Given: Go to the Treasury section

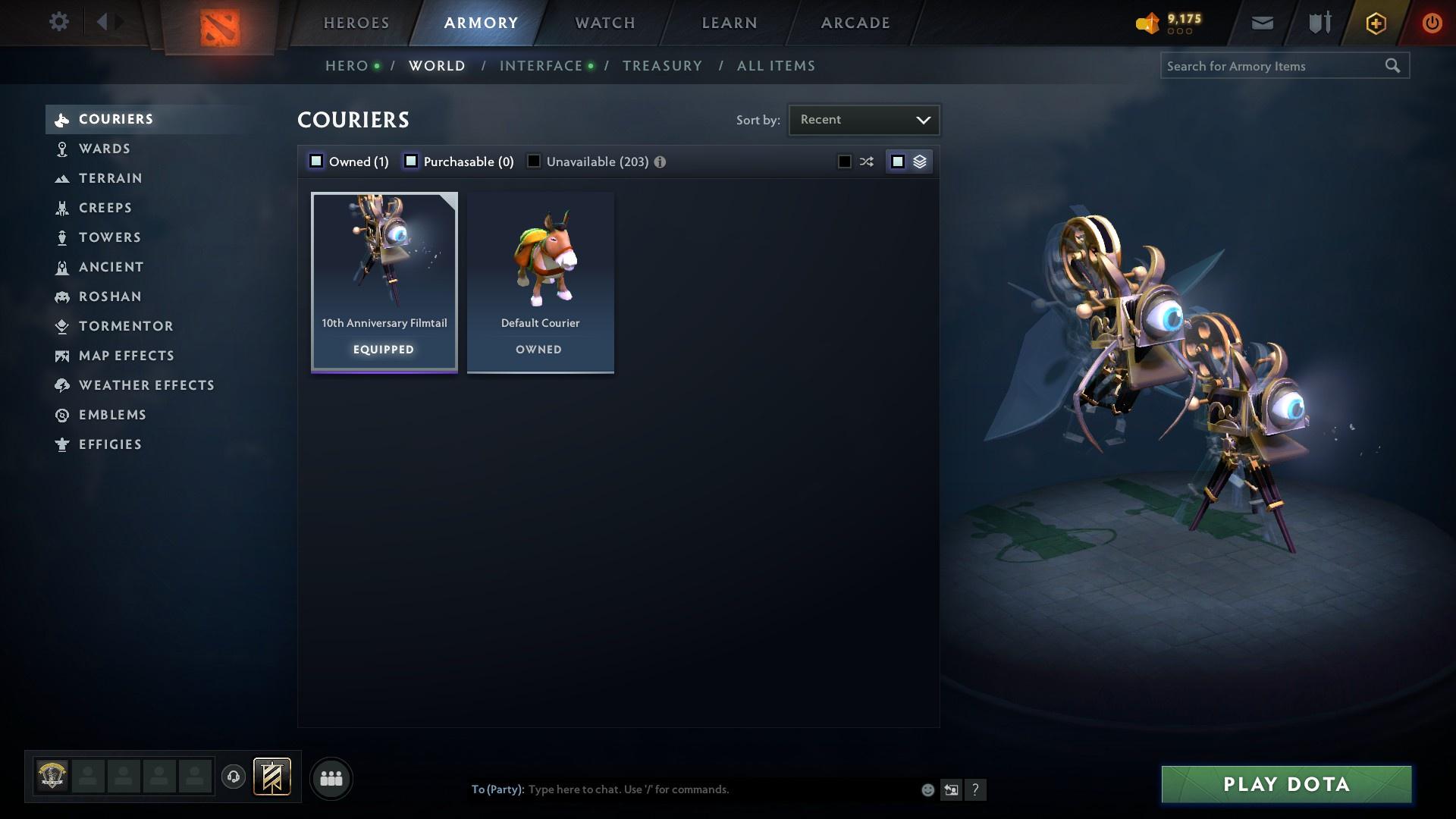Looking at the screenshot, I should coord(662,65).
